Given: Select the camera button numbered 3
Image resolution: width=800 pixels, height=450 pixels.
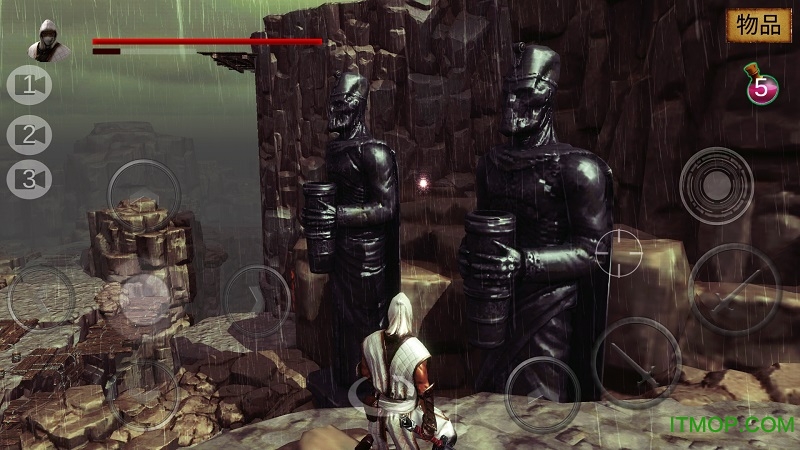Looking at the screenshot, I should coord(29,179).
